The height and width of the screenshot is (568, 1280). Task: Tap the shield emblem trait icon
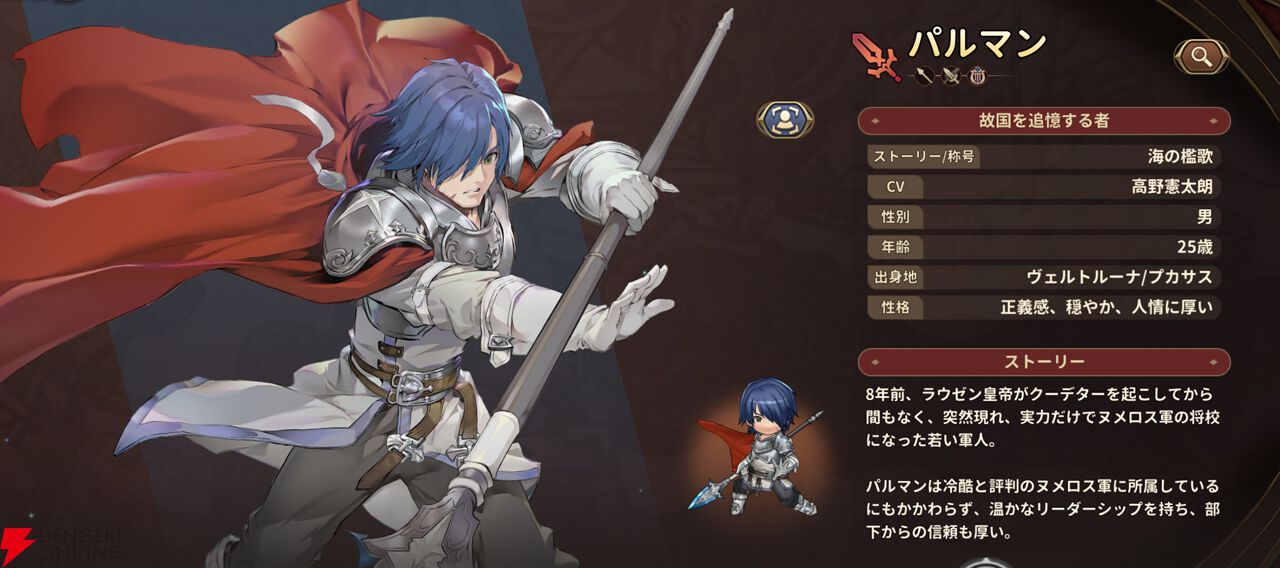[976, 74]
